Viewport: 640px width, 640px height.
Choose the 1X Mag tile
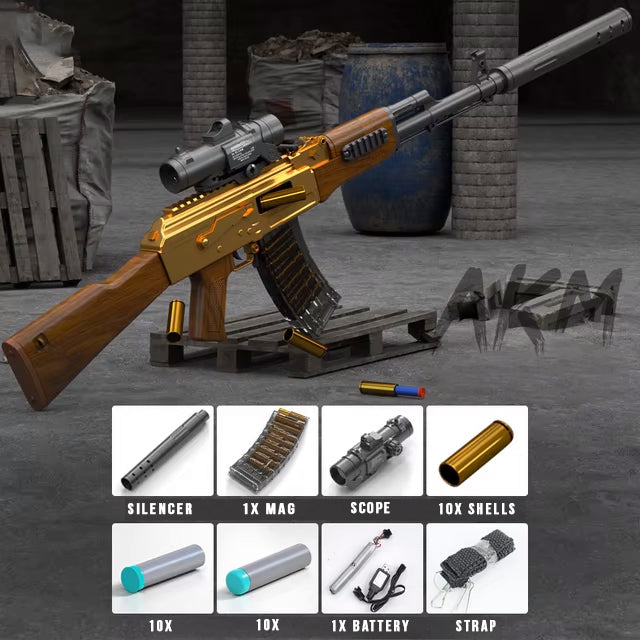click(267, 451)
